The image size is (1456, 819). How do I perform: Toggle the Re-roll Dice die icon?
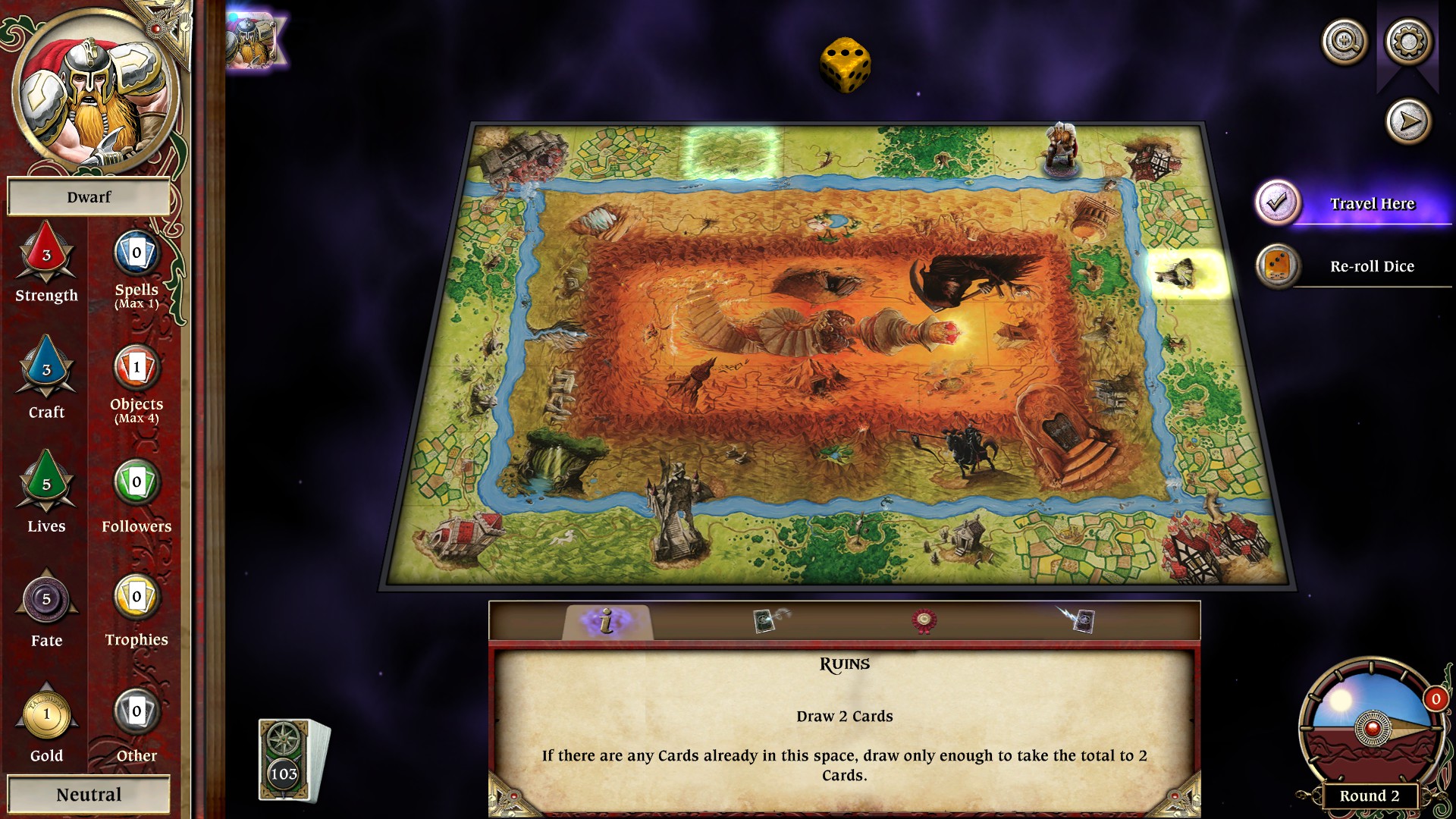tap(1279, 266)
